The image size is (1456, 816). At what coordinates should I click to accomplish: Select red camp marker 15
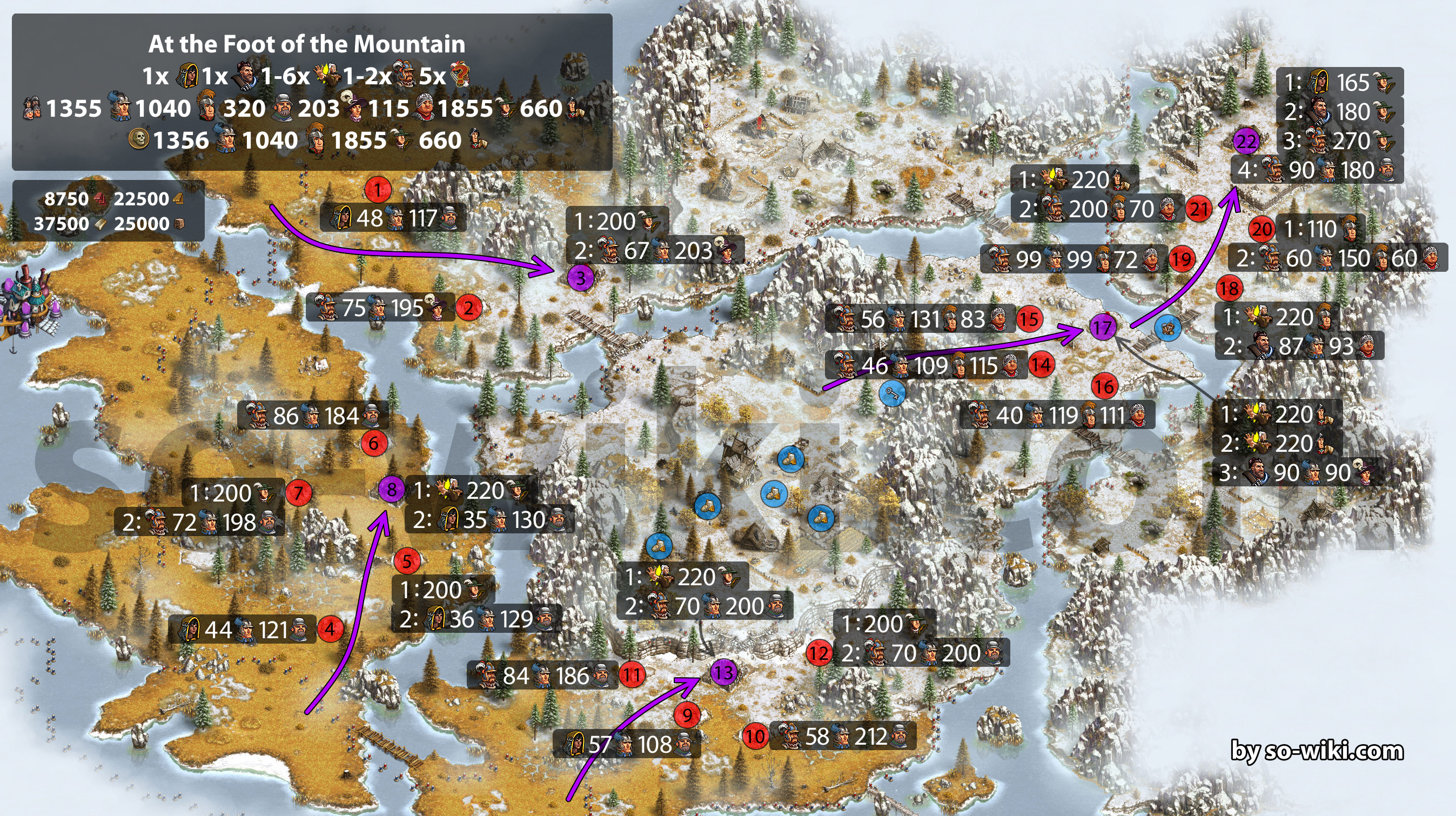(x=1029, y=319)
